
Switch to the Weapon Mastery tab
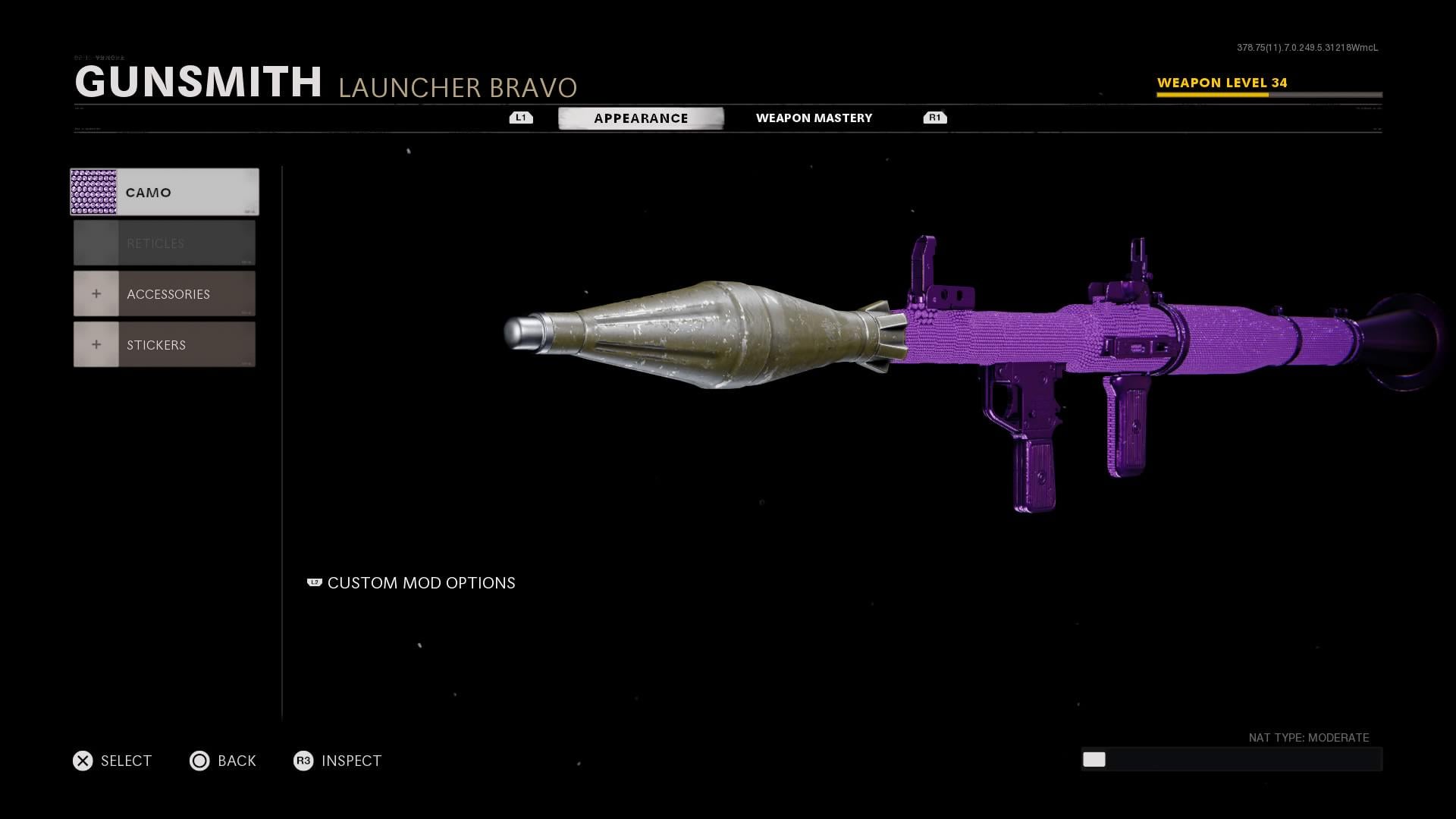[814, 118]
